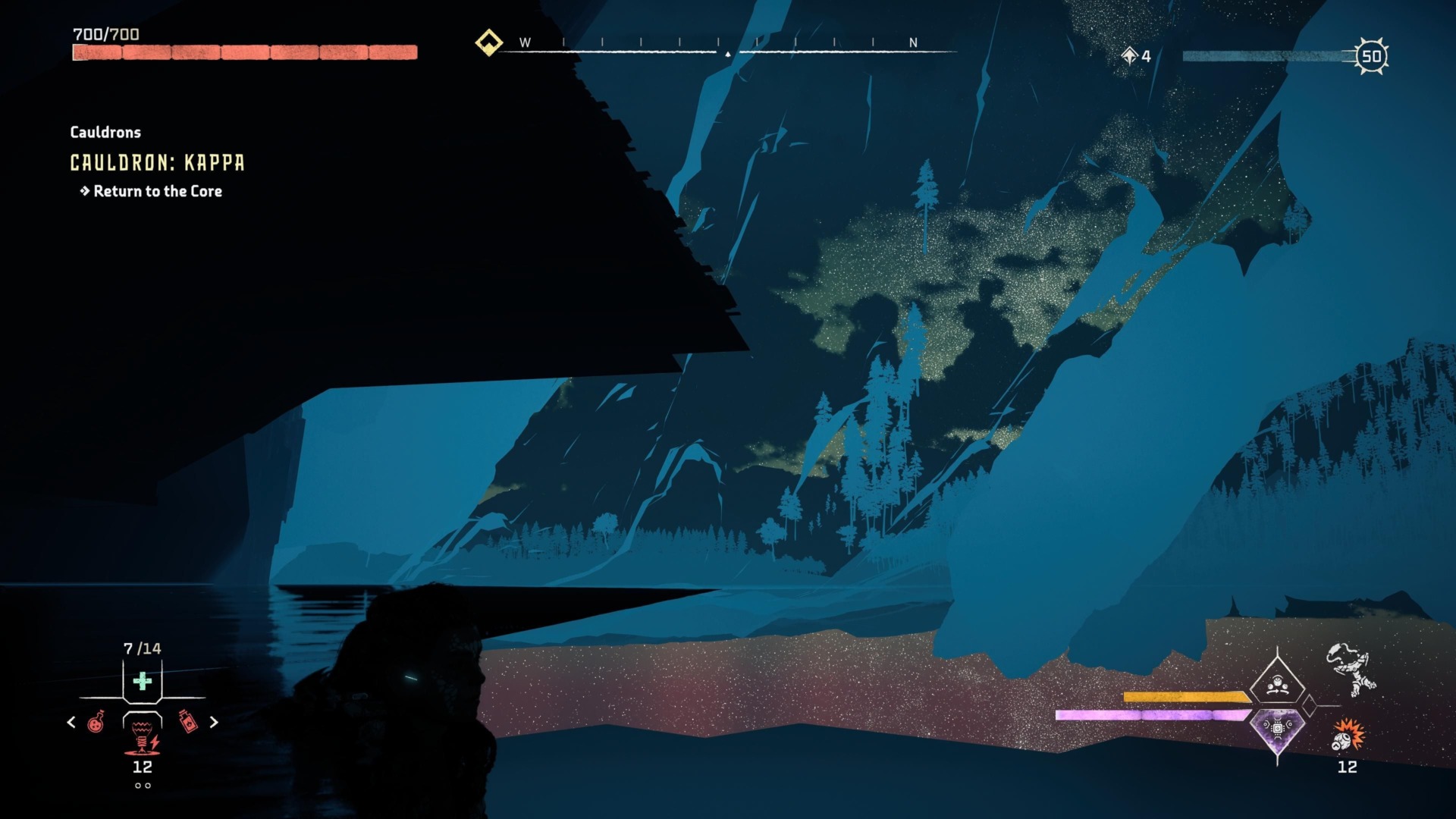Open the CAULDRON: KAPPA quest entry

(156, 162)
